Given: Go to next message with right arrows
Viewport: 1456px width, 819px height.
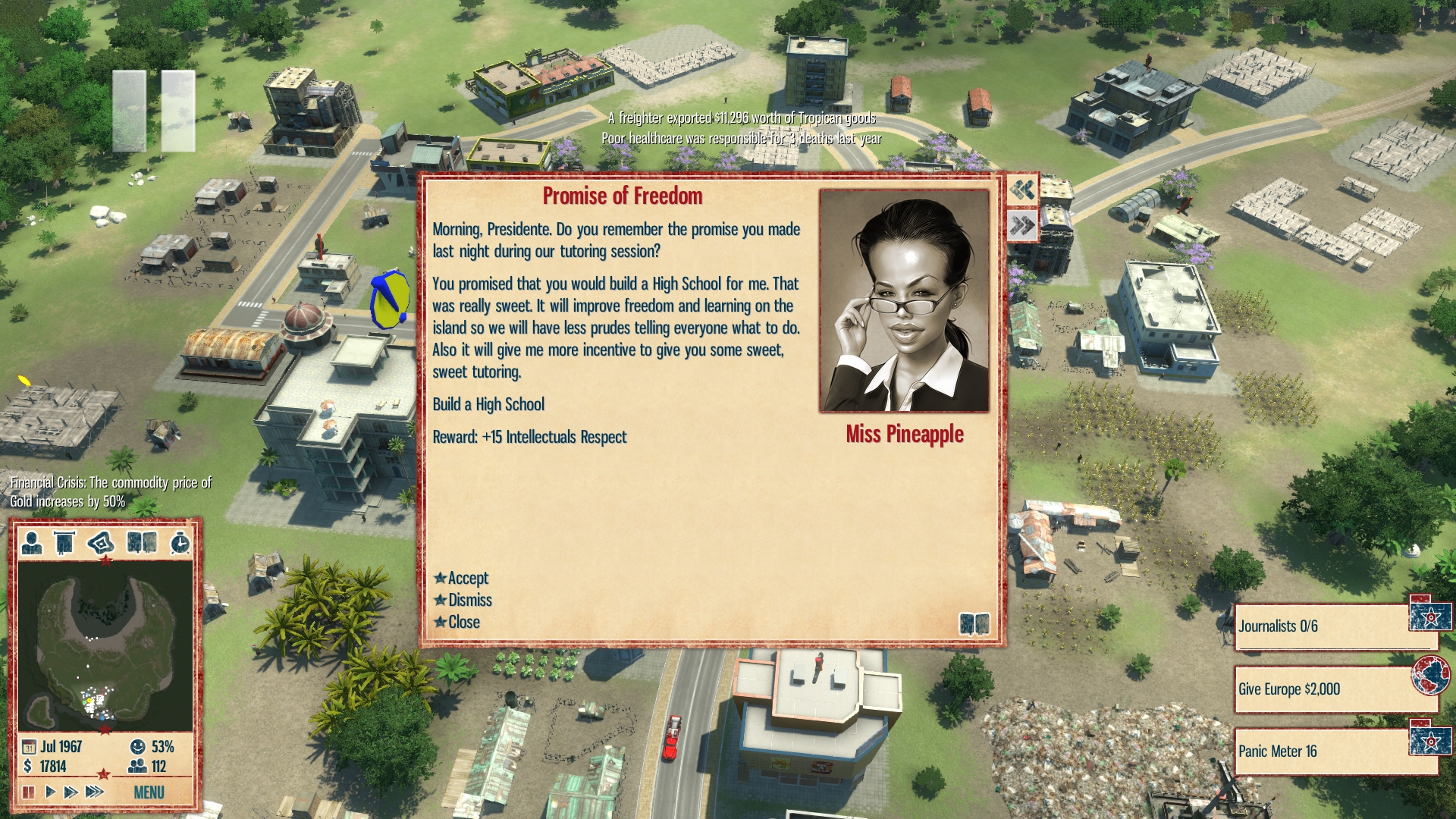Looking at the screenshot, I should coord(1022,225).
